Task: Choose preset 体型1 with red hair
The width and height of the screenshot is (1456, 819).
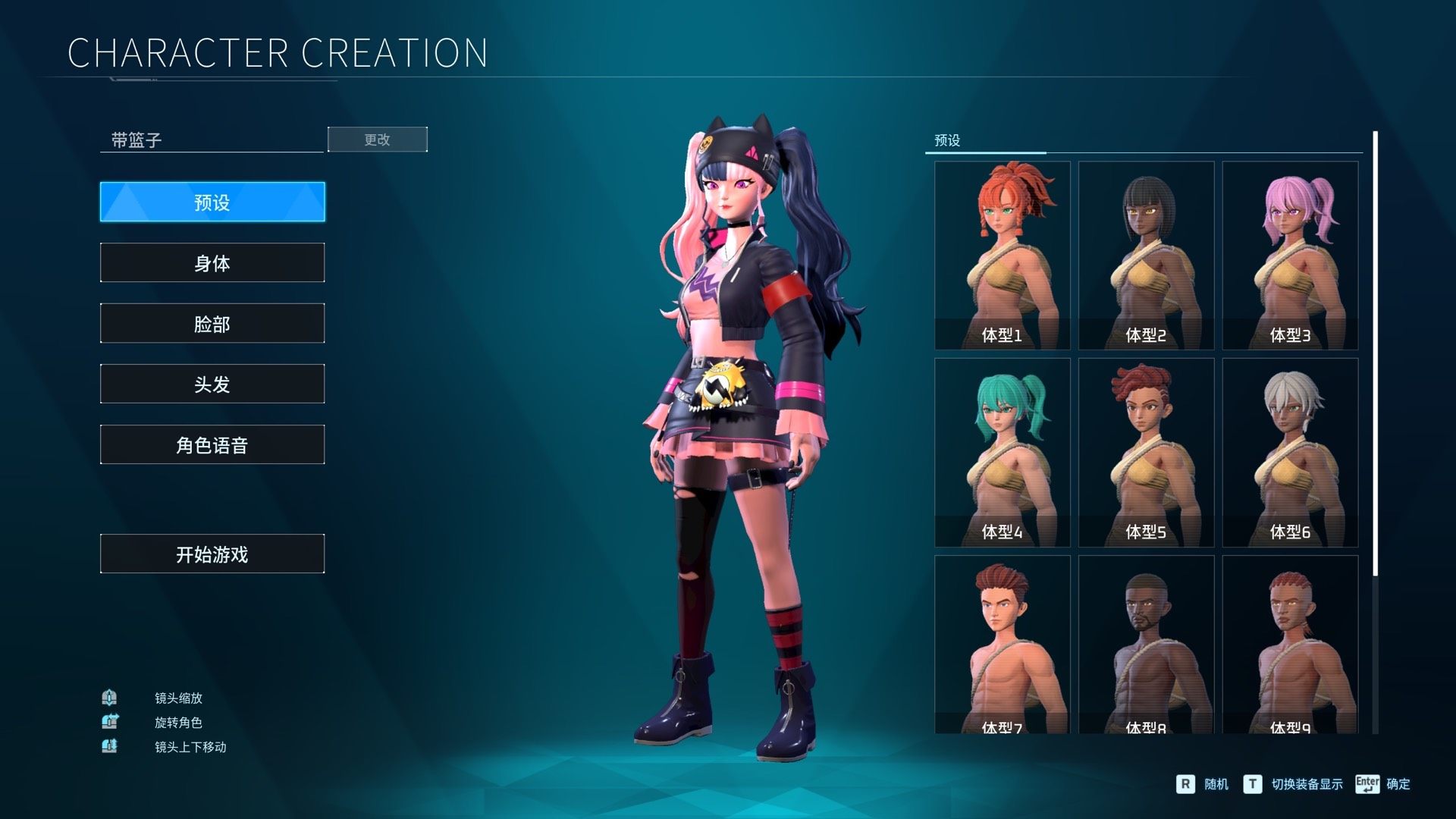Action: point(1002,255)
